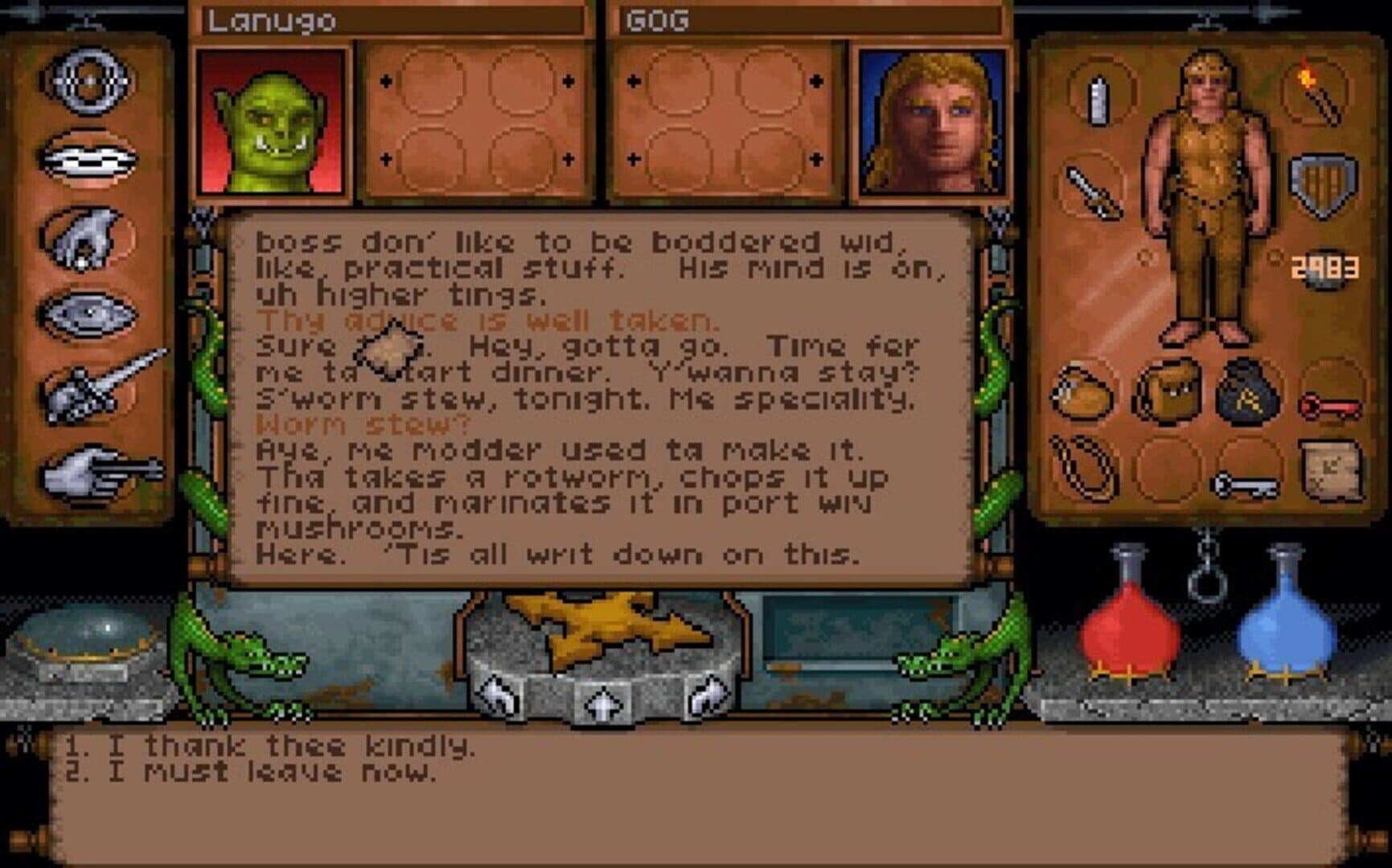The width and height of the screenshot is (1392, 868).
Task: Activate the Talk lips icon
Action: pos(87,158)
